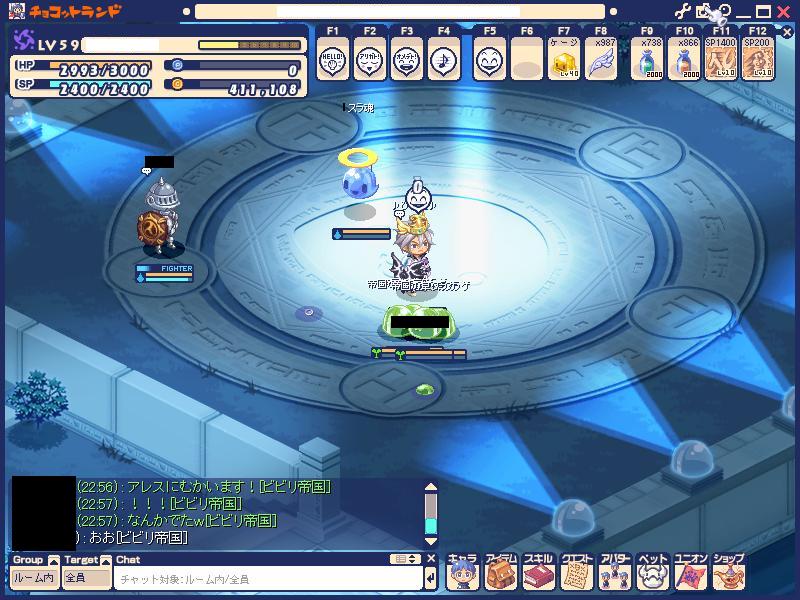Open the キャラ character menu
The height and width of the screenshot is (600, 800).
(462, 574)
